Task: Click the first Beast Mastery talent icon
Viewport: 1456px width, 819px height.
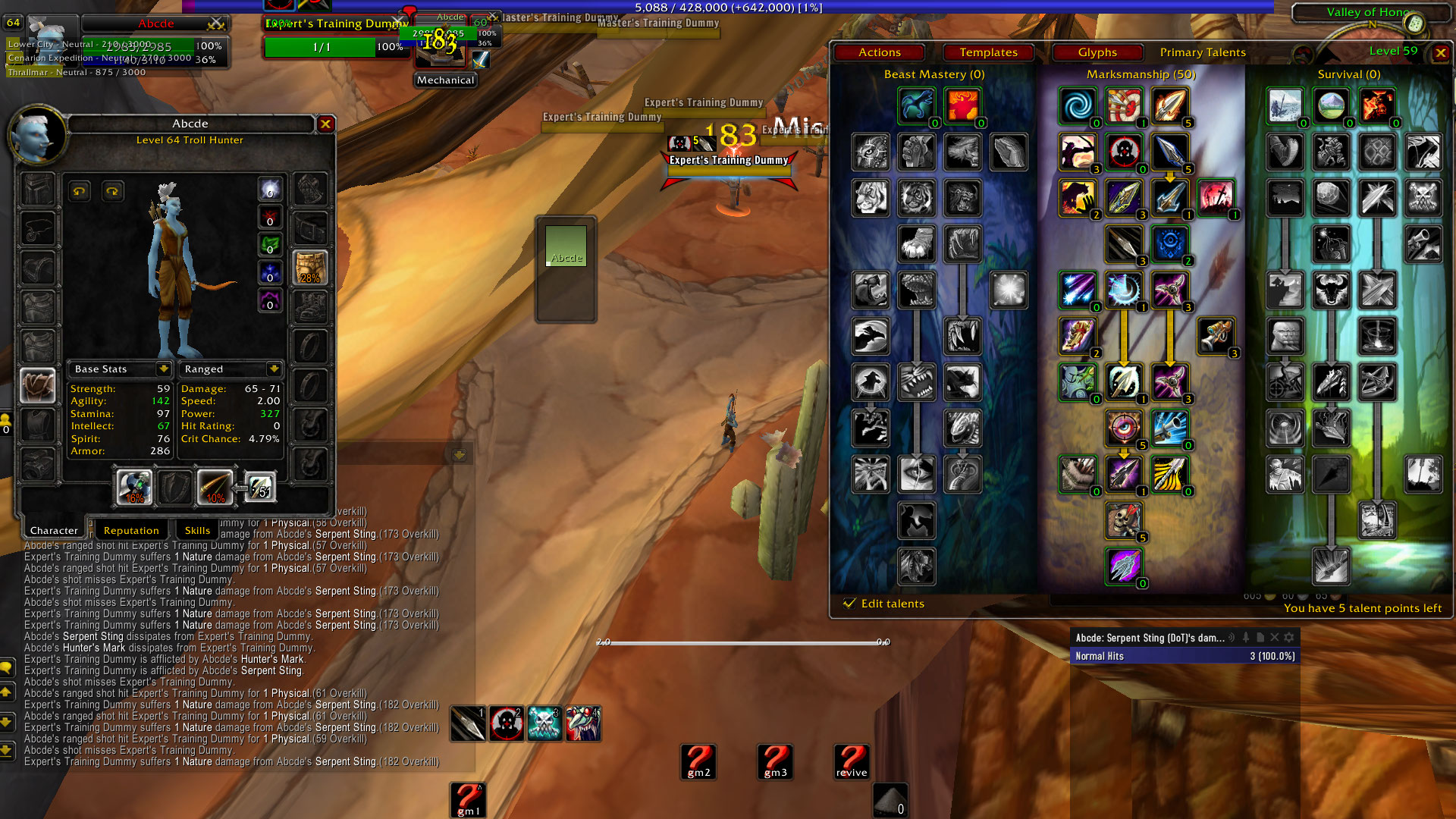Action: [916, 105]
